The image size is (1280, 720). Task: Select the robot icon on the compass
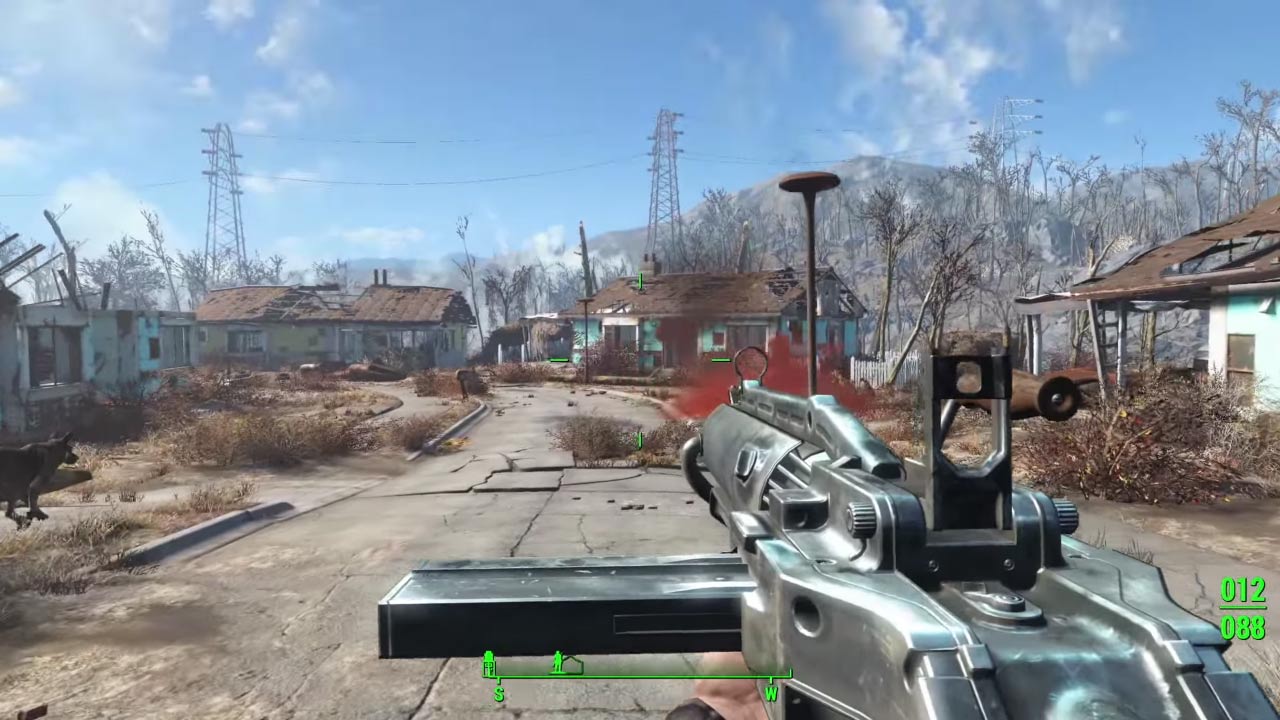(489, 662)
